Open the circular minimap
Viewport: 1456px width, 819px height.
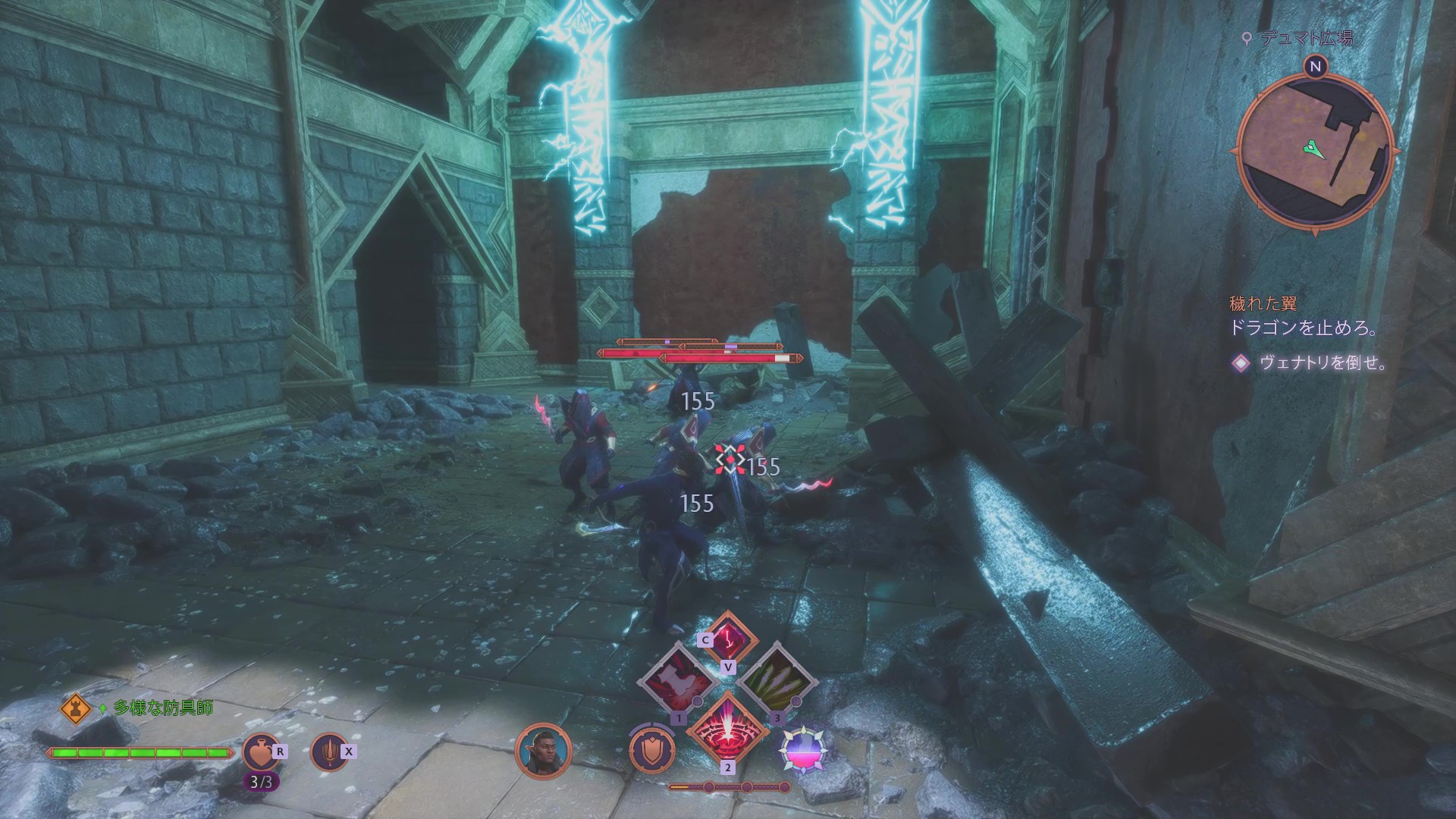[1315, 149]
